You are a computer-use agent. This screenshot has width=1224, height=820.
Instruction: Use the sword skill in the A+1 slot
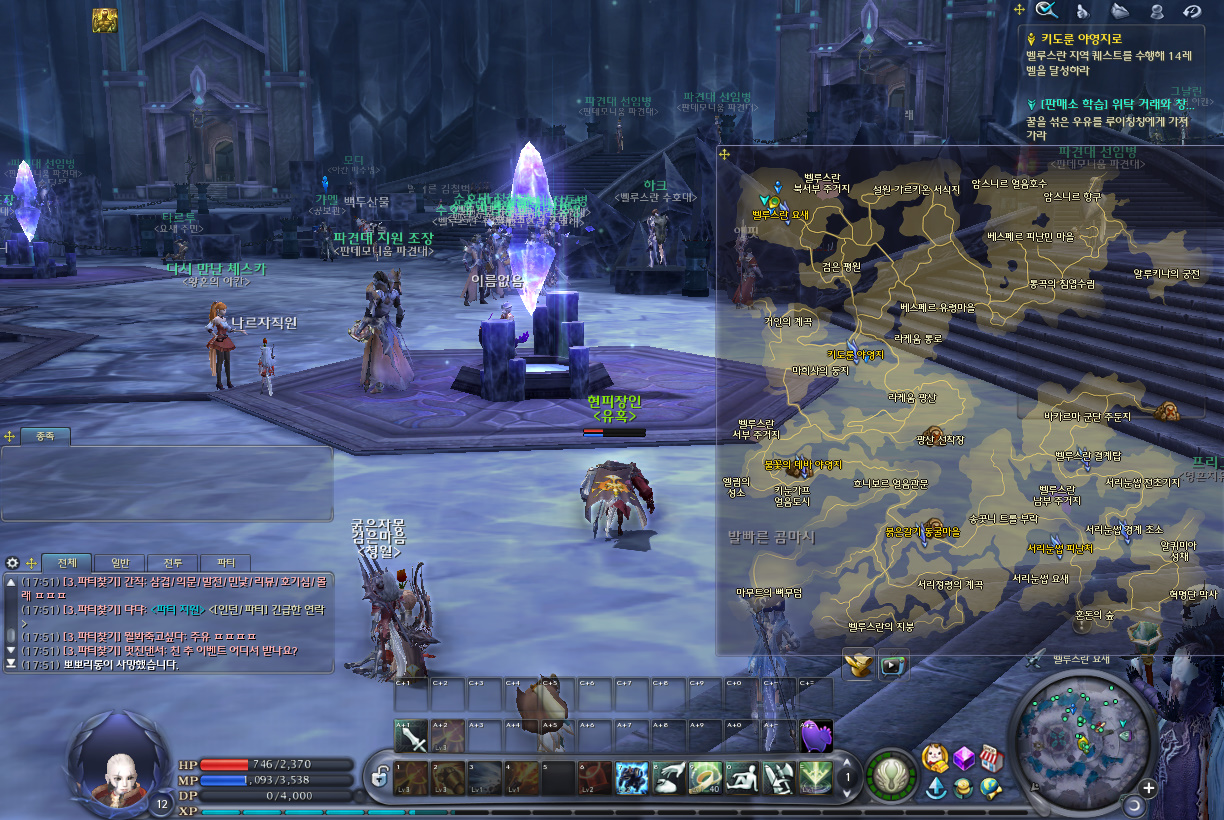click(411, 738)
